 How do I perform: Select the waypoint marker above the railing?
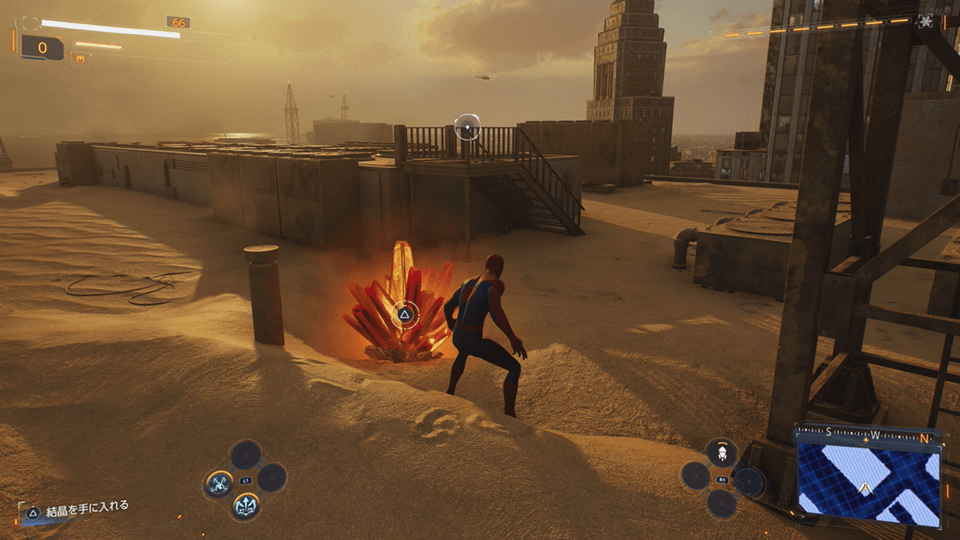pyautogui.click(x=467, y=126)
